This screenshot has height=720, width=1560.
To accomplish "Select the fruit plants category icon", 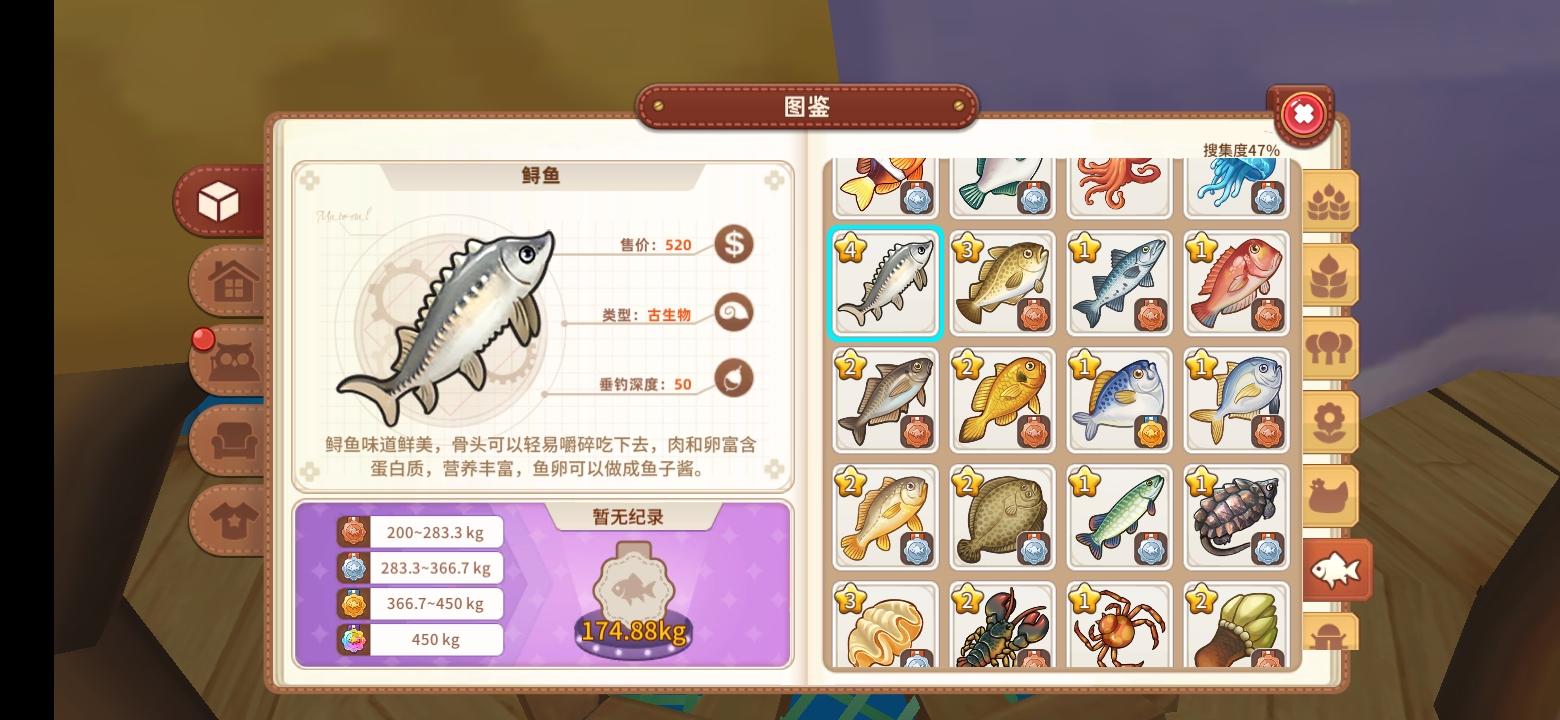I will pos(1331,274).
